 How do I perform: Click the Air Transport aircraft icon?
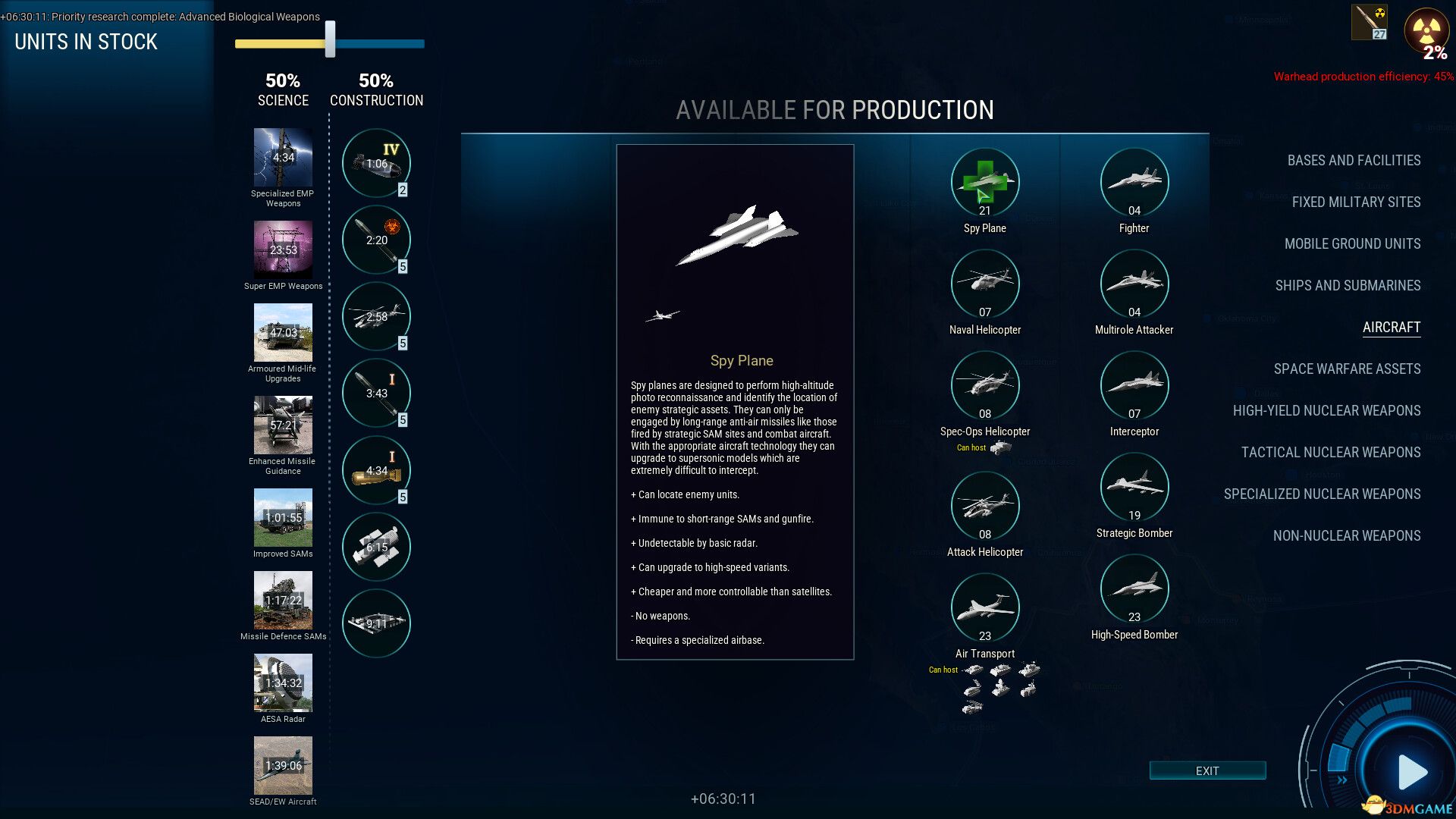[984, 607]
